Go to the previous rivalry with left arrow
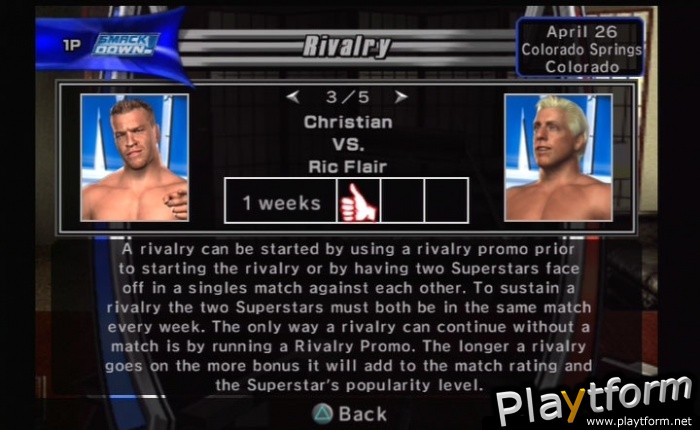Viewport: 700px width, 430px height. [293, 97]
